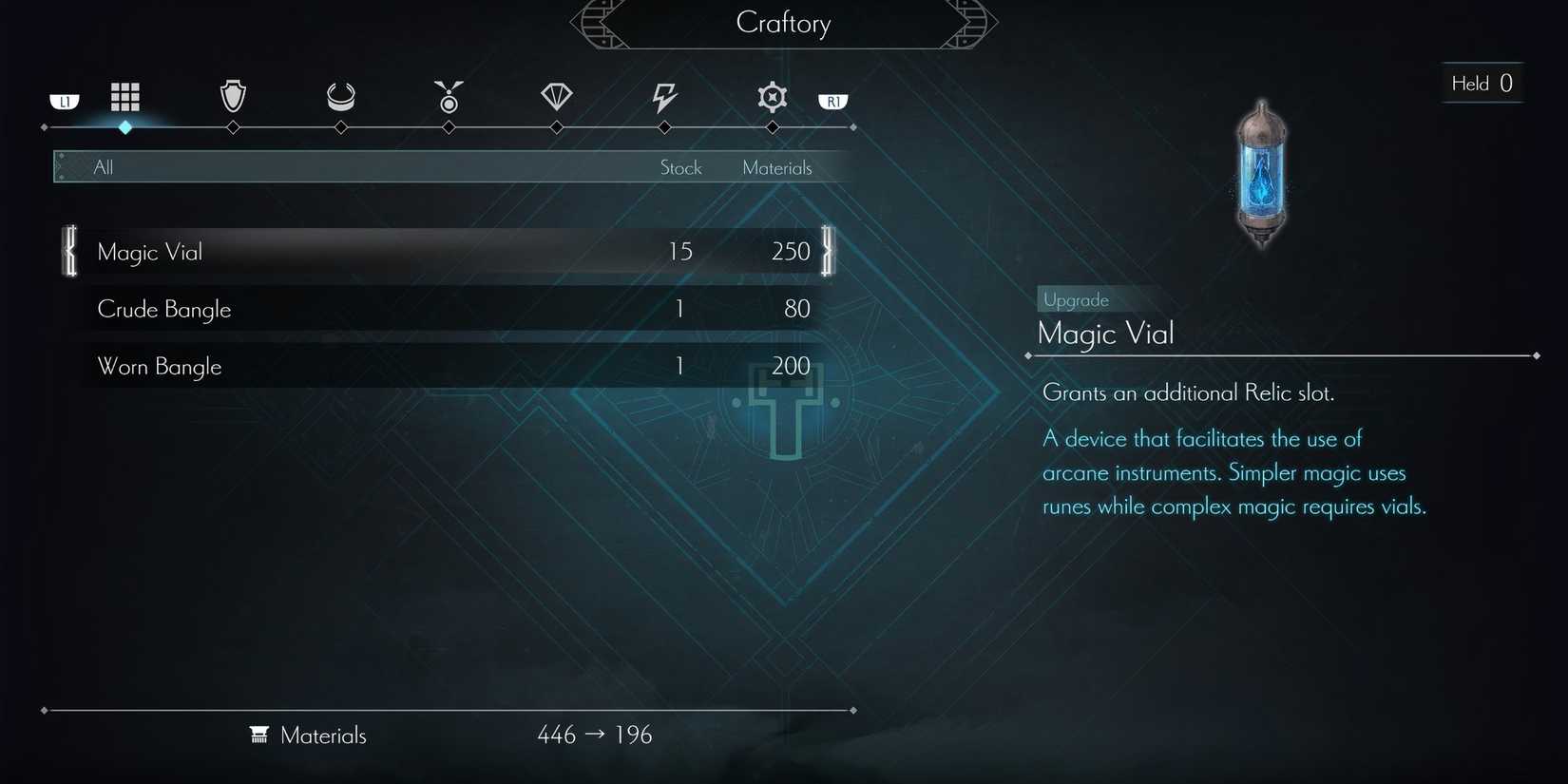
Task: Select the gear upgrades category icon
Action: [x=772, y=96]
